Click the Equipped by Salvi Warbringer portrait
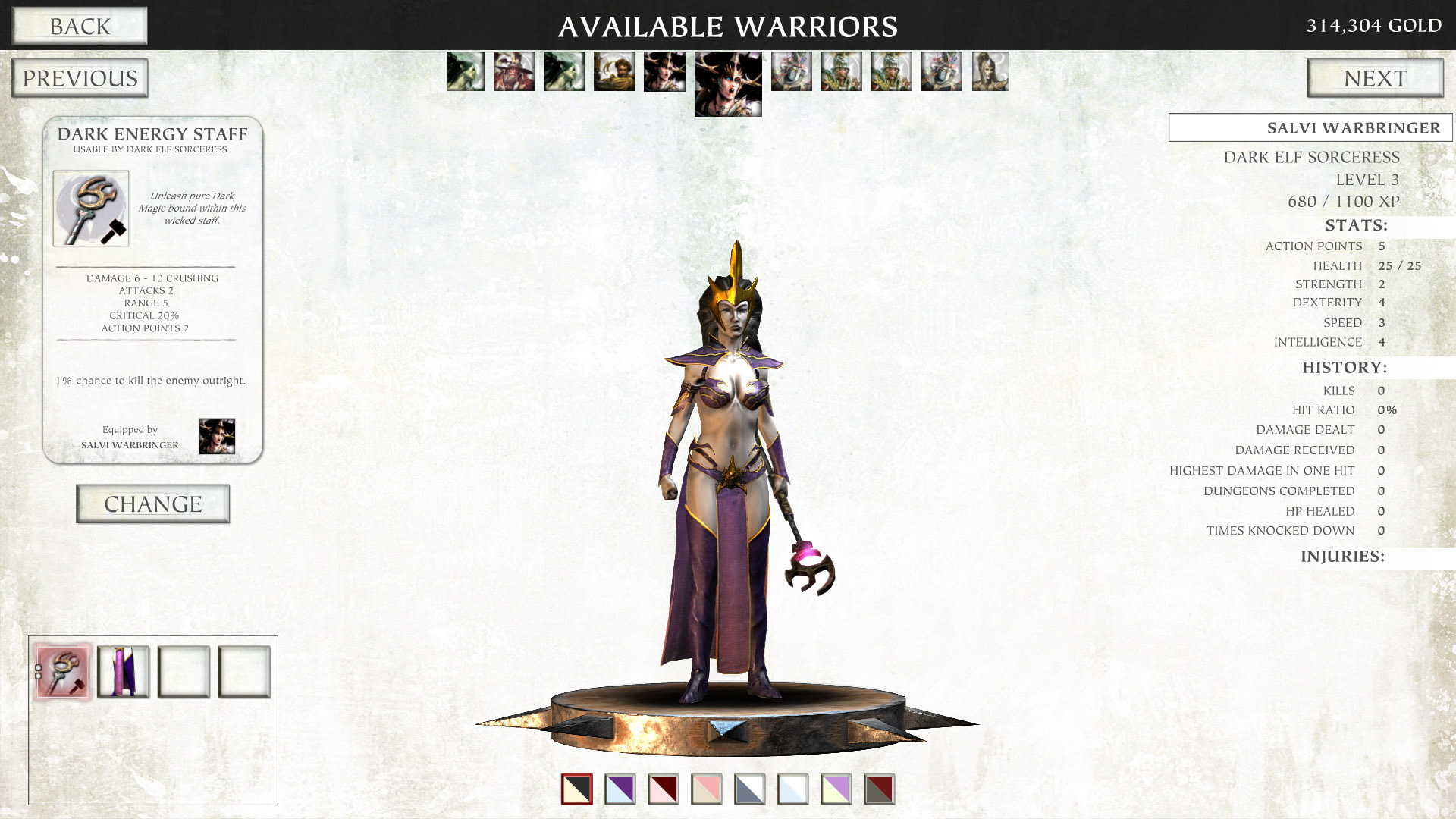Viewport: 1456px width, 819px height. pos(217,435)
